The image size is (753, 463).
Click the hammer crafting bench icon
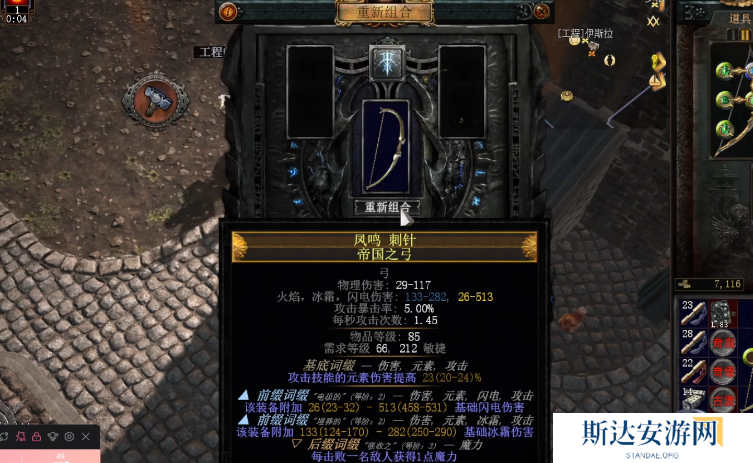click(155, 101)
